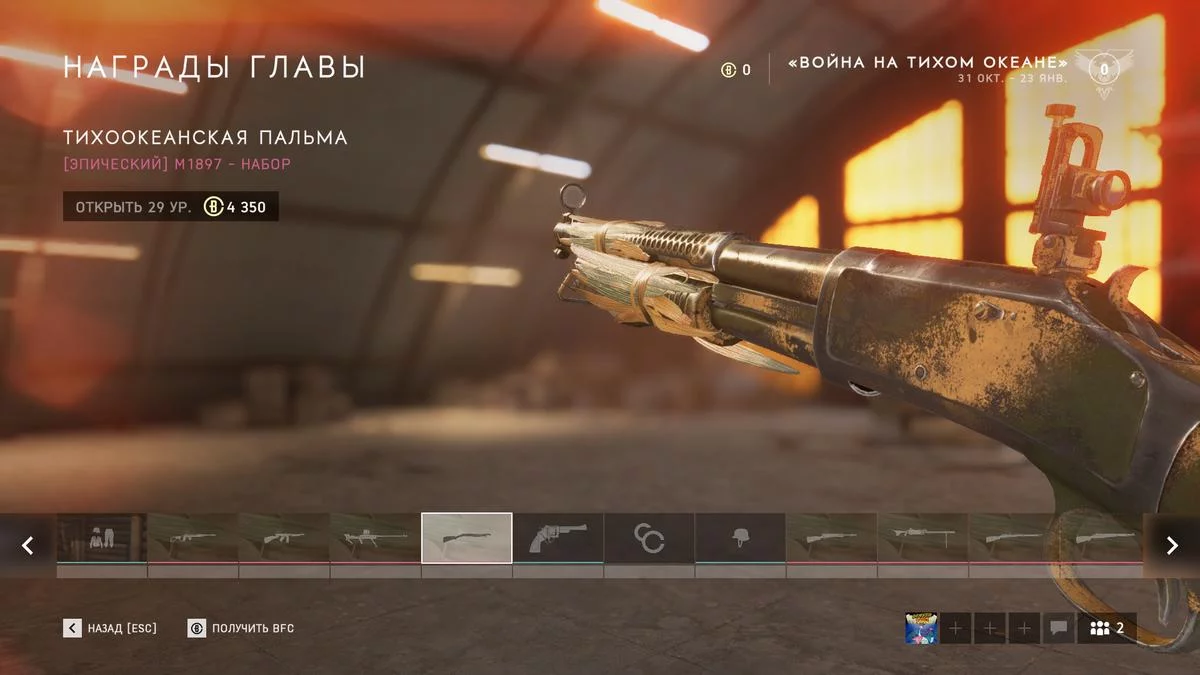
Task: Select the highlighted M1897 shotgun thumbnail
Action: click(467, 539)
